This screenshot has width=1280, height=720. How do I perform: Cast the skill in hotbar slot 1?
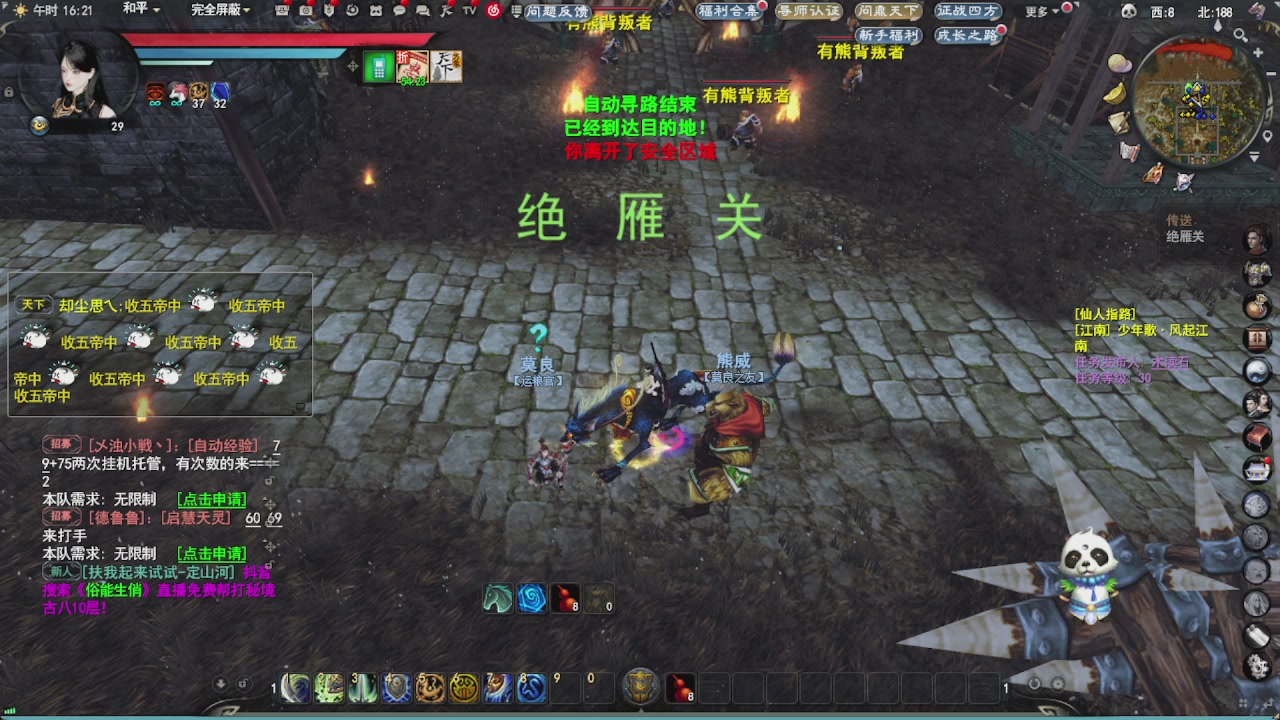(296, 688)
